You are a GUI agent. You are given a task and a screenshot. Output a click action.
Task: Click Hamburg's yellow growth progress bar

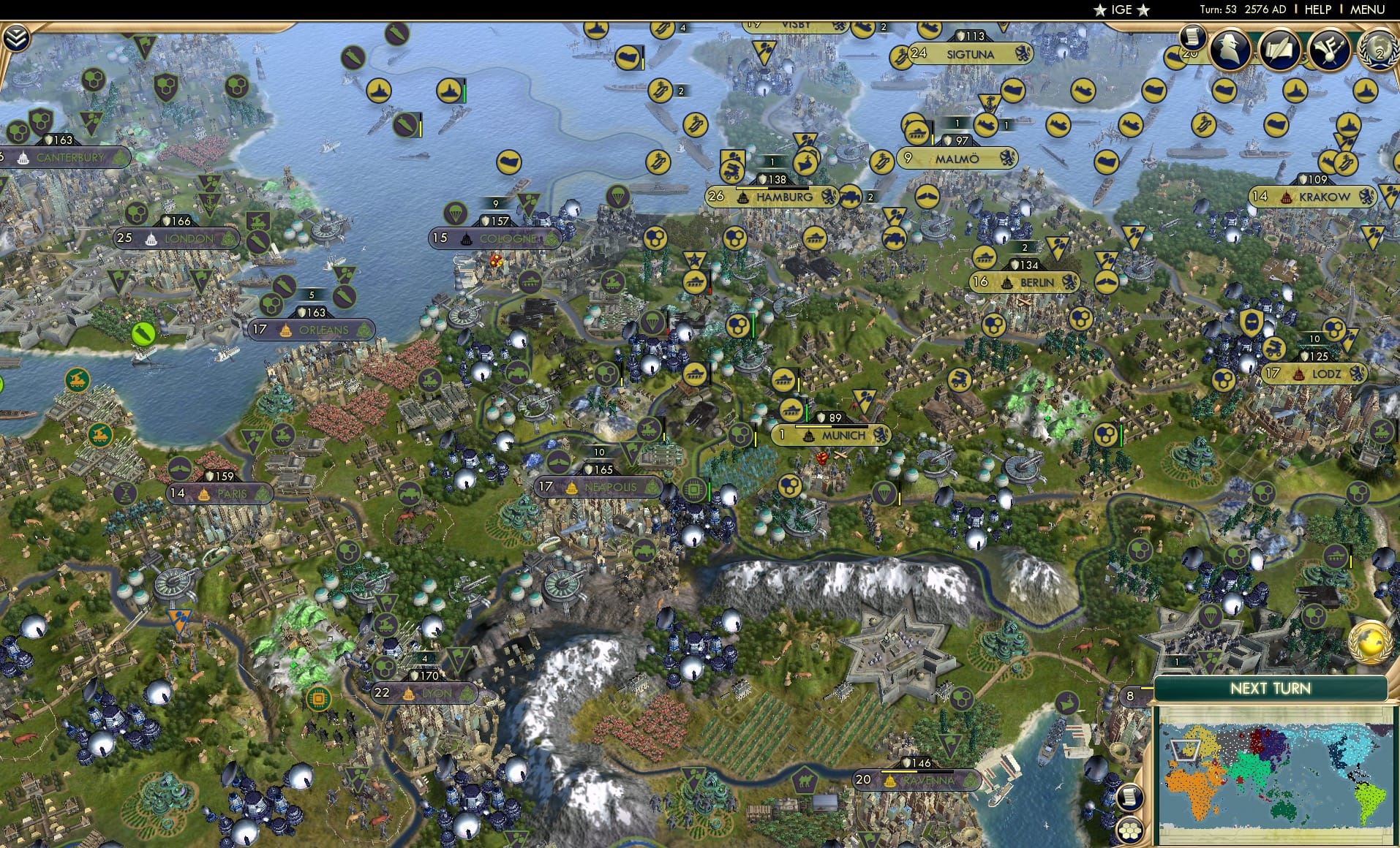pyautogui.click(x=772, y=189)
